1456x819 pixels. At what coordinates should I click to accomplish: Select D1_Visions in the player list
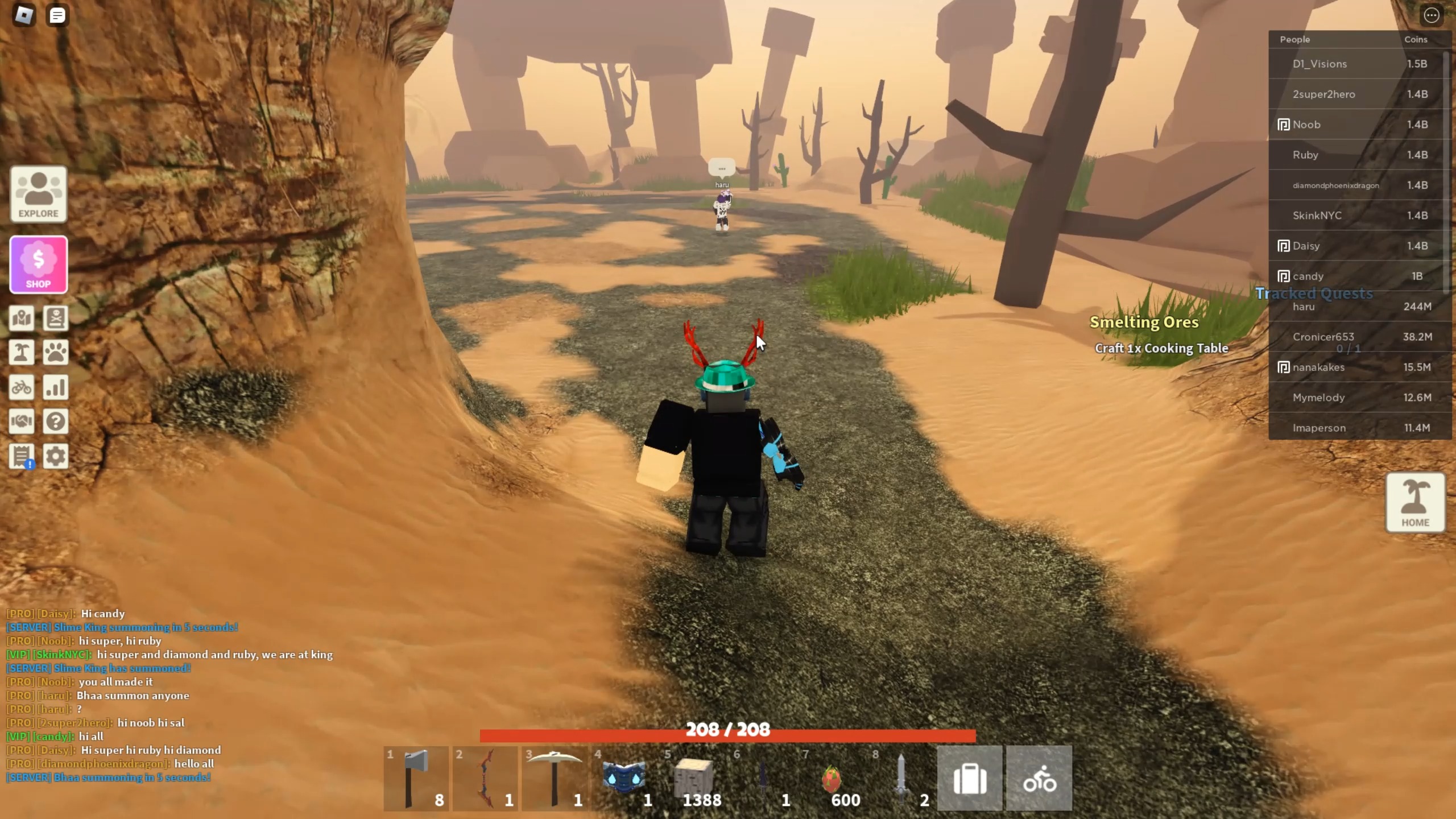coord(1319,64)
